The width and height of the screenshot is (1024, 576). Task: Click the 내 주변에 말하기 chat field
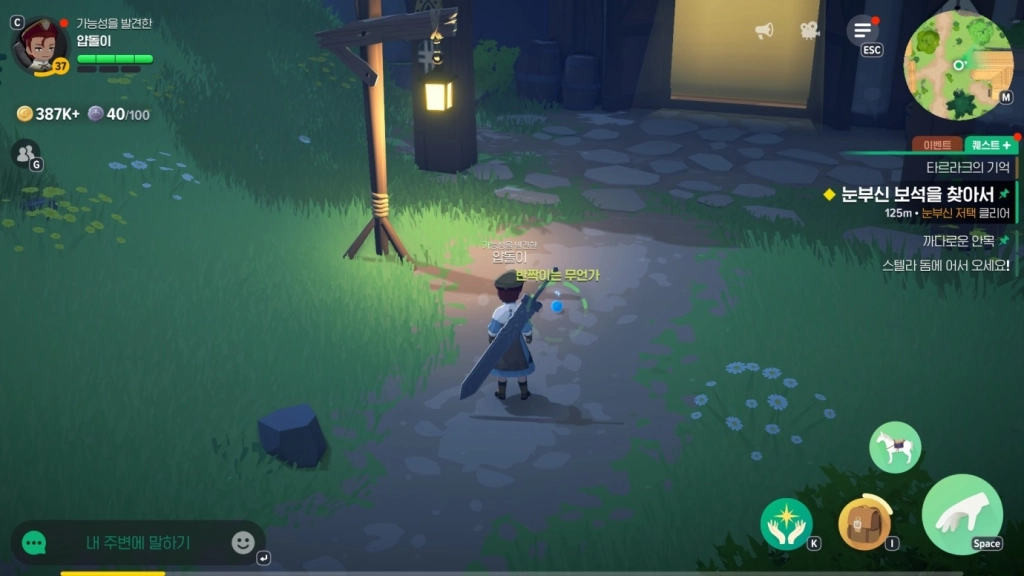tap(138, 543)
